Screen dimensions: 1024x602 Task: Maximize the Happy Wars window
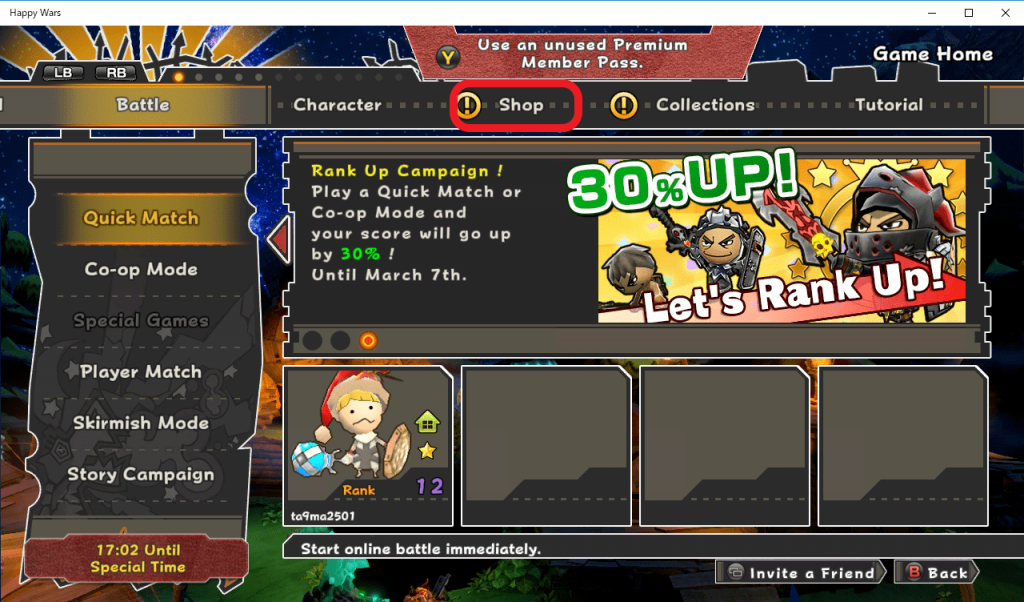tap(968, 13)
